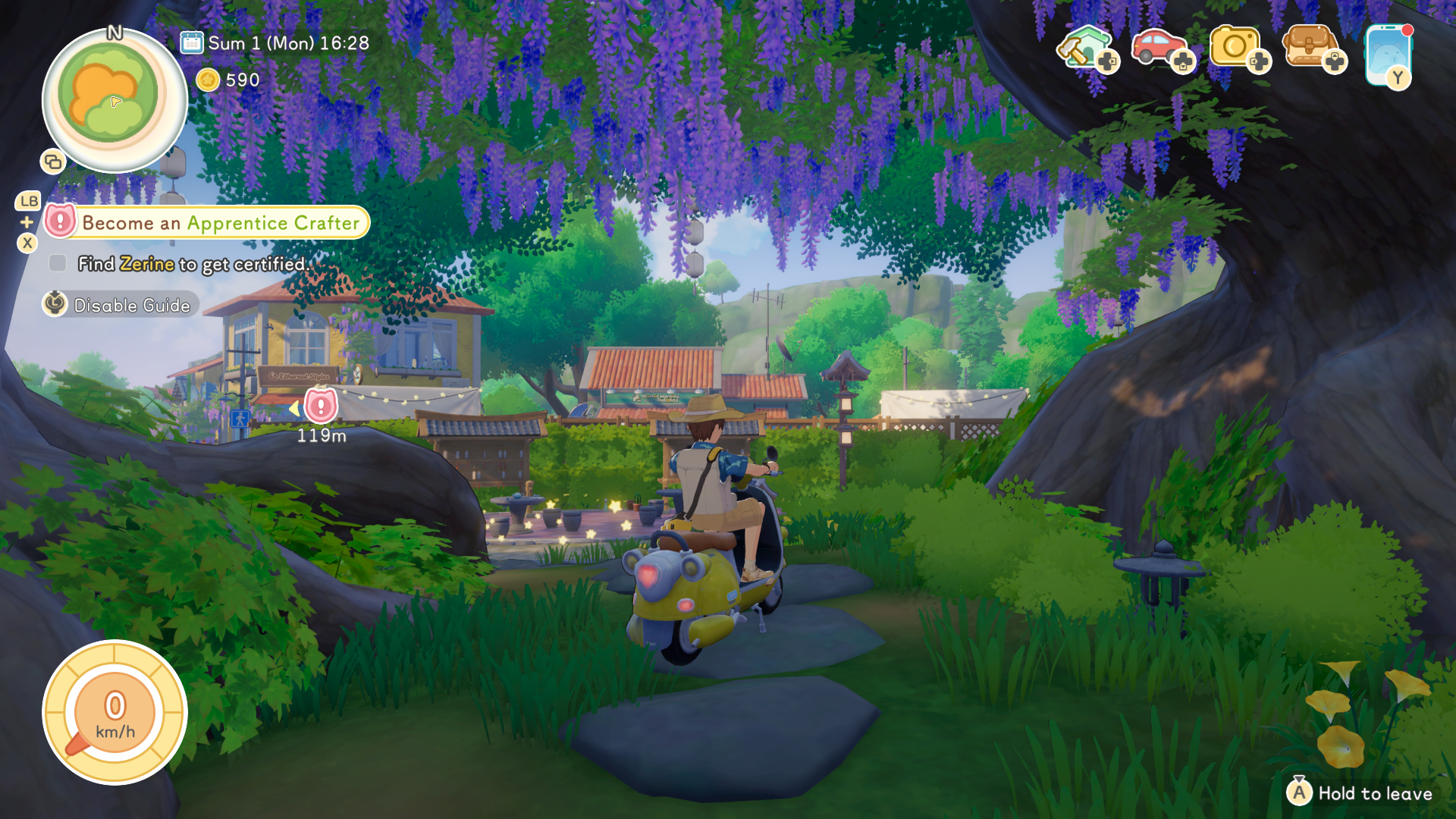Open the build menu via the hammer-house icon
Screen dimensions: 1456x819
coord(1086,47)
